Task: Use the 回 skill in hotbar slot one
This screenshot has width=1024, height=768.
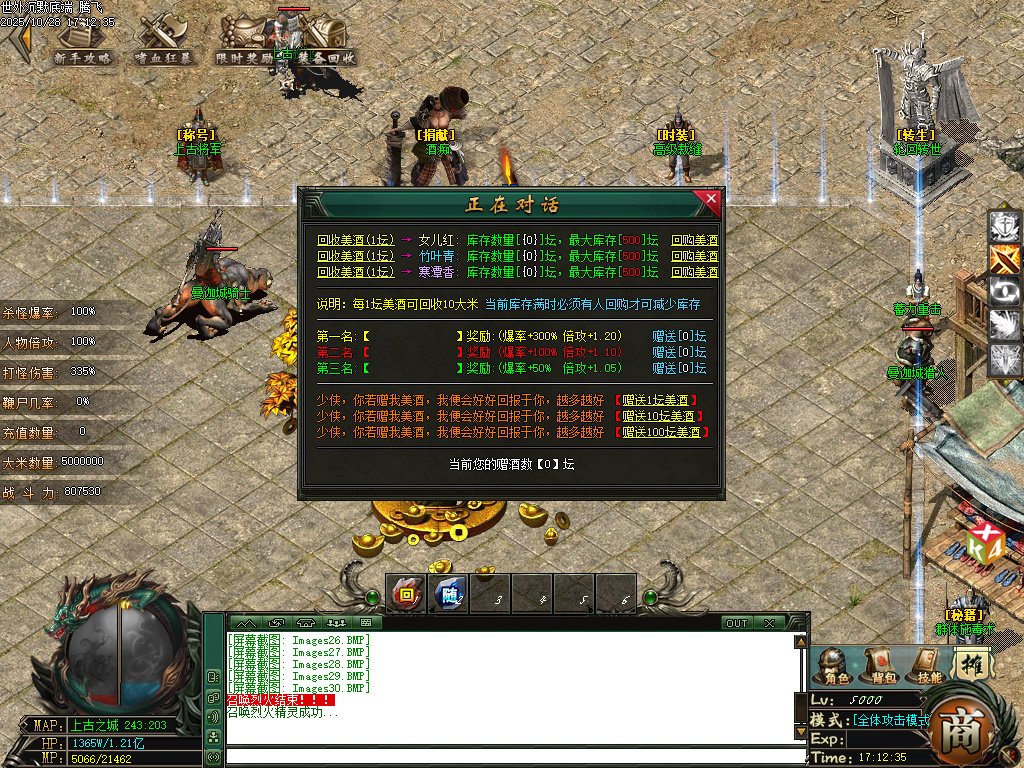Action: [x=406, y=594]
